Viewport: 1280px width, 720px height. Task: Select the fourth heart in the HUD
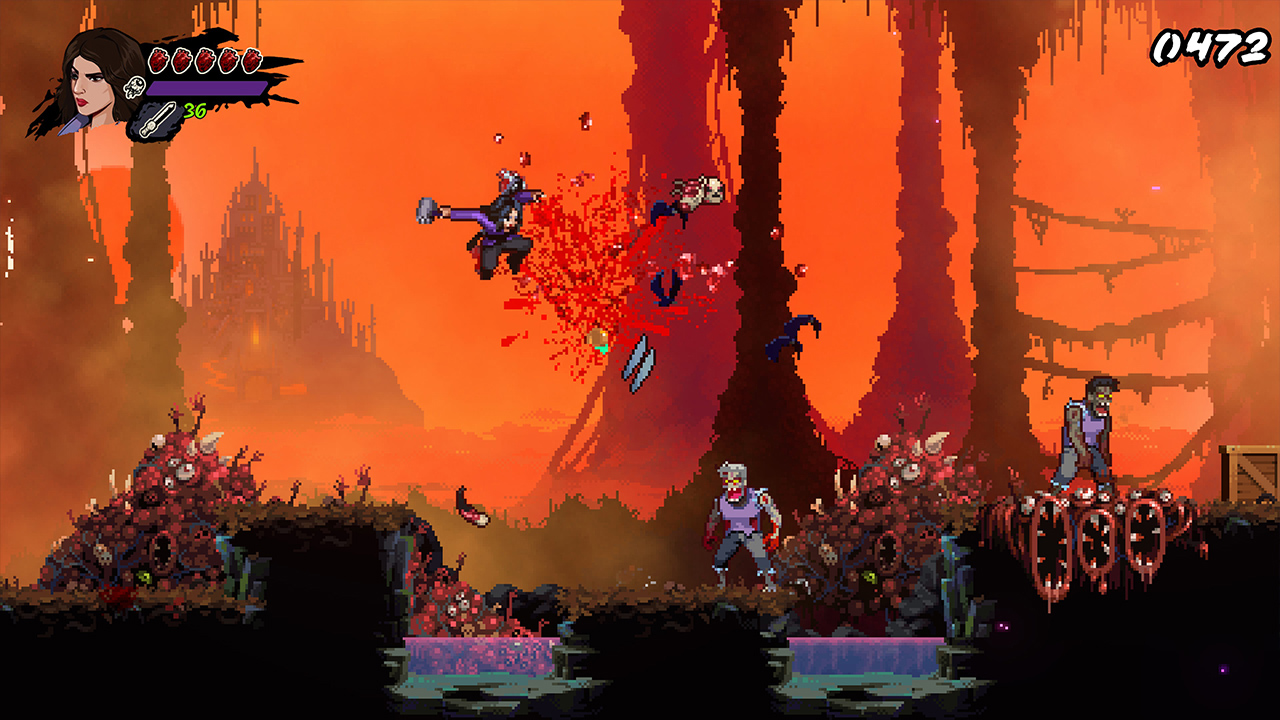click(229, 59)
